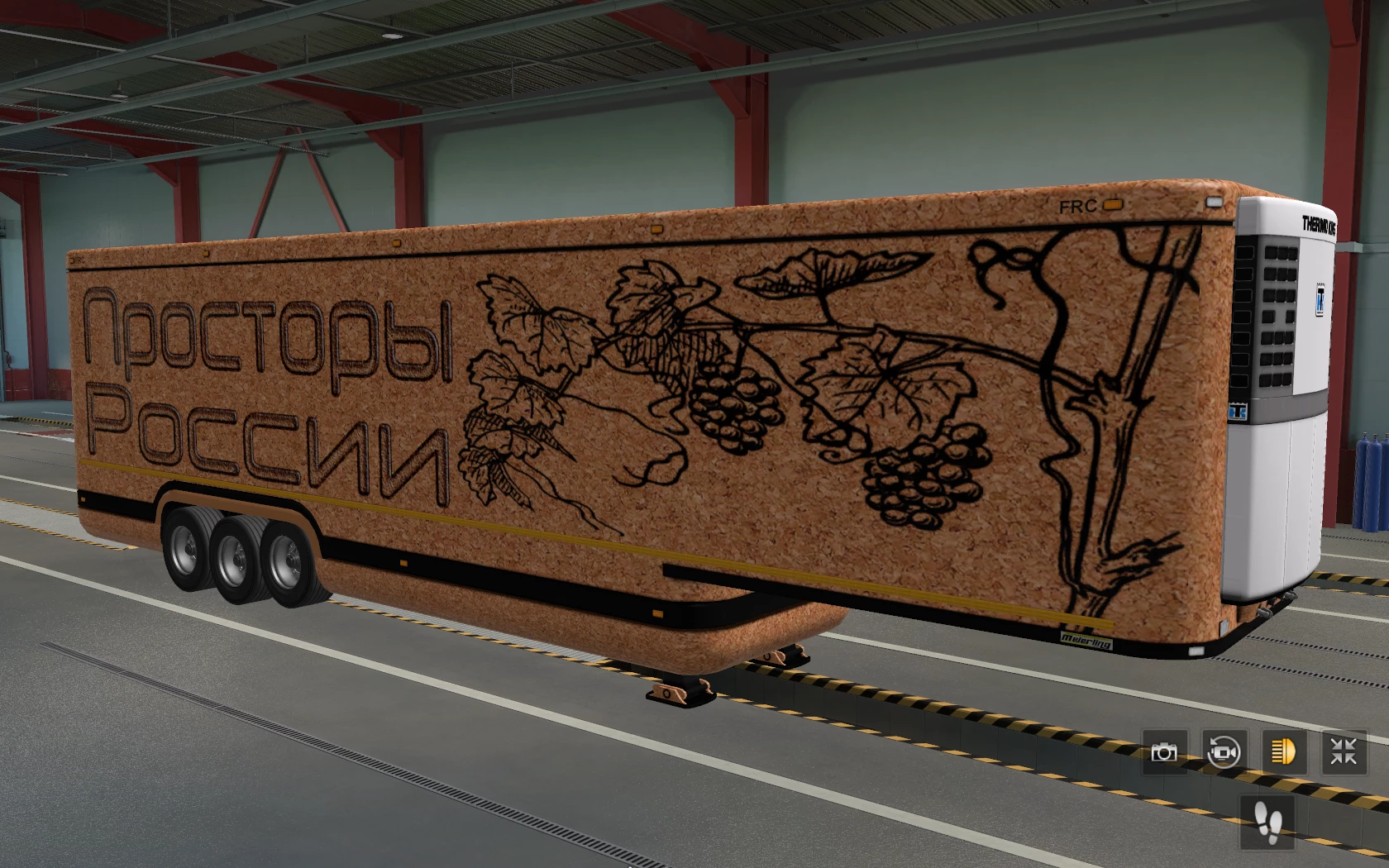Toggle the trailer lights with the beam icon
This screenshot has width=1389, height=868.
(x=1283, y=752)
